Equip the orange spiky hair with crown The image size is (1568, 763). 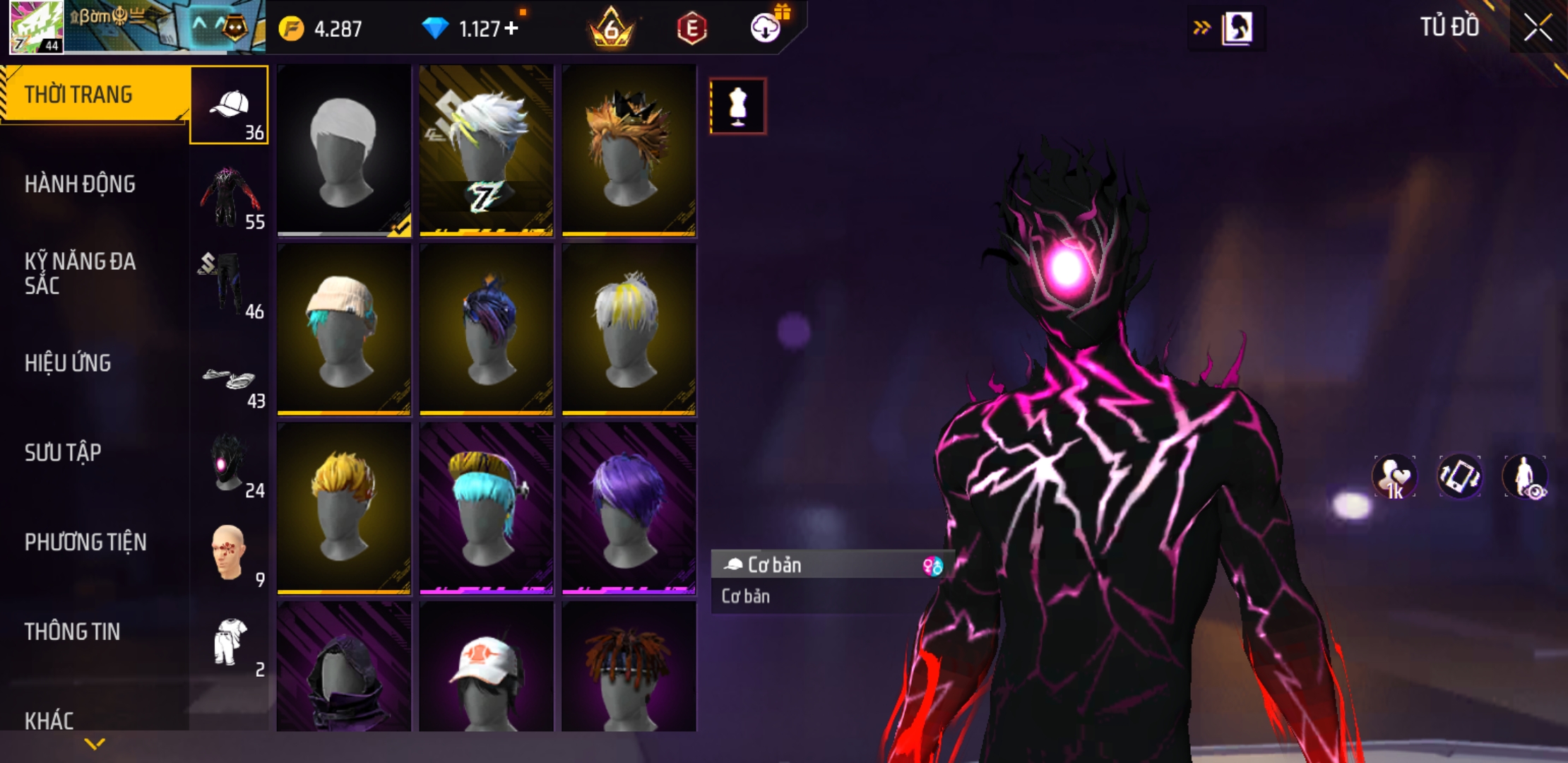[x=629, y=150]
